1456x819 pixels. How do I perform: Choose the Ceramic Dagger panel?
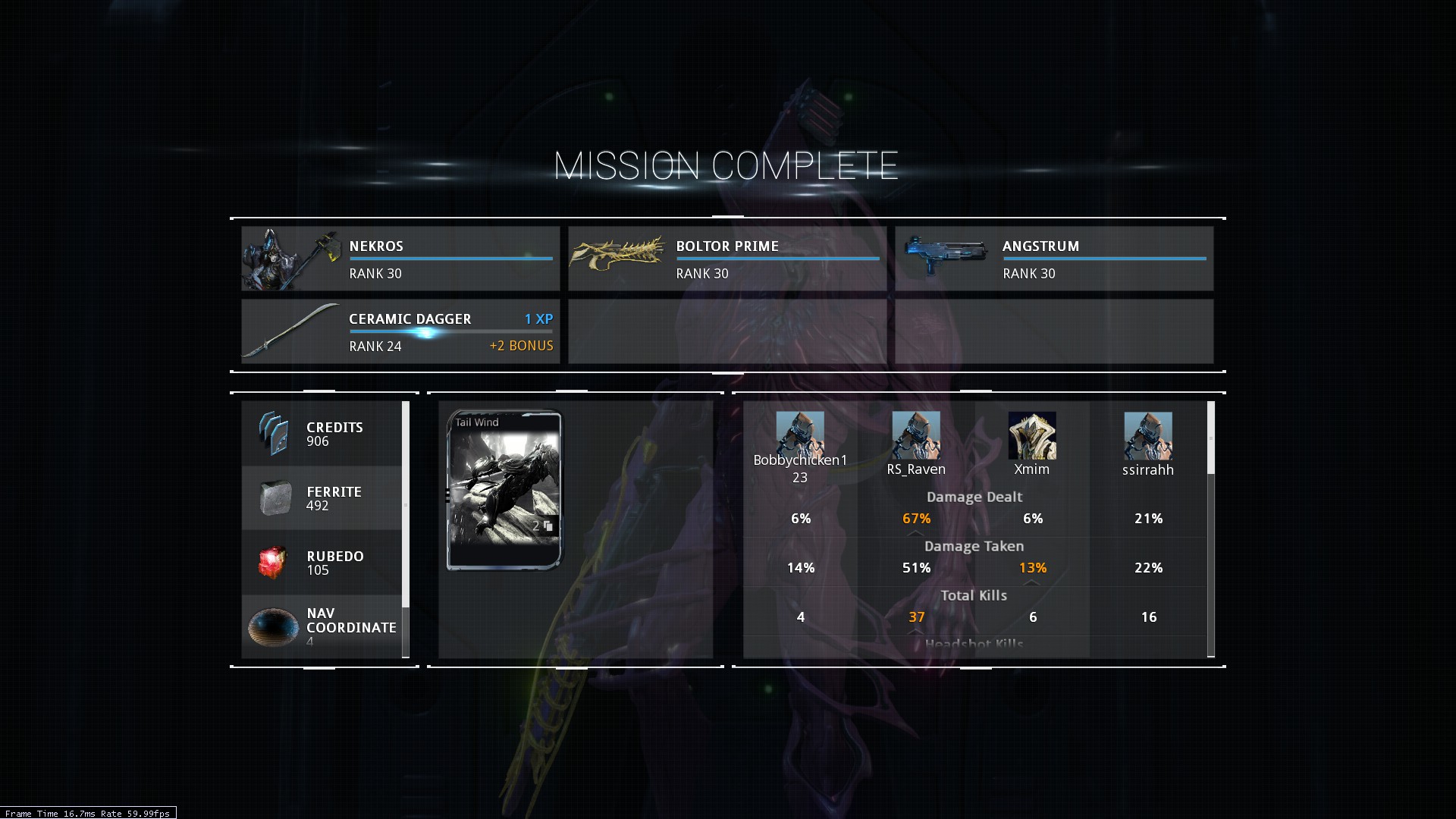click(x=400, y=331)
